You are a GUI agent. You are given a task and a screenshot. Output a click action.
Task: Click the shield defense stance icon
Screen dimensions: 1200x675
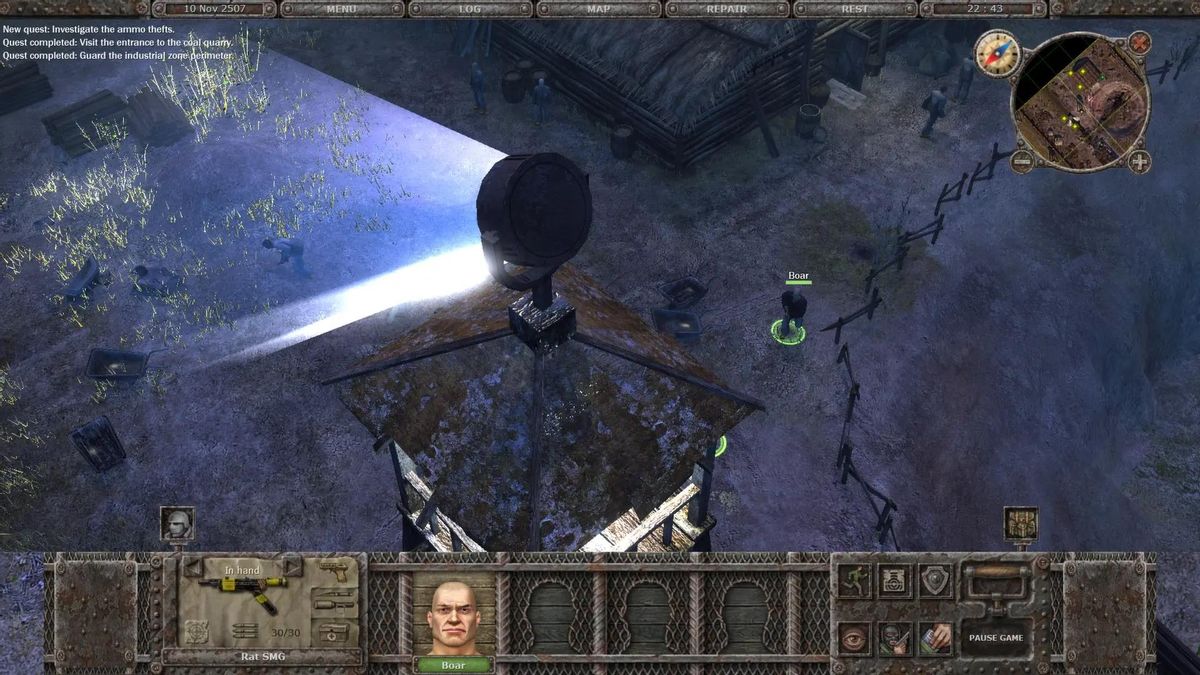coord(936,580)
